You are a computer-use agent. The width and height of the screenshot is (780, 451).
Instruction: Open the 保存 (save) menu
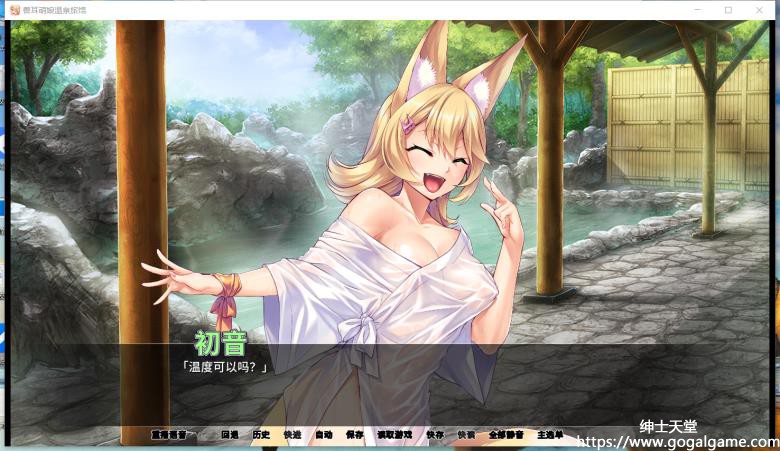click(x=355, y=435)
